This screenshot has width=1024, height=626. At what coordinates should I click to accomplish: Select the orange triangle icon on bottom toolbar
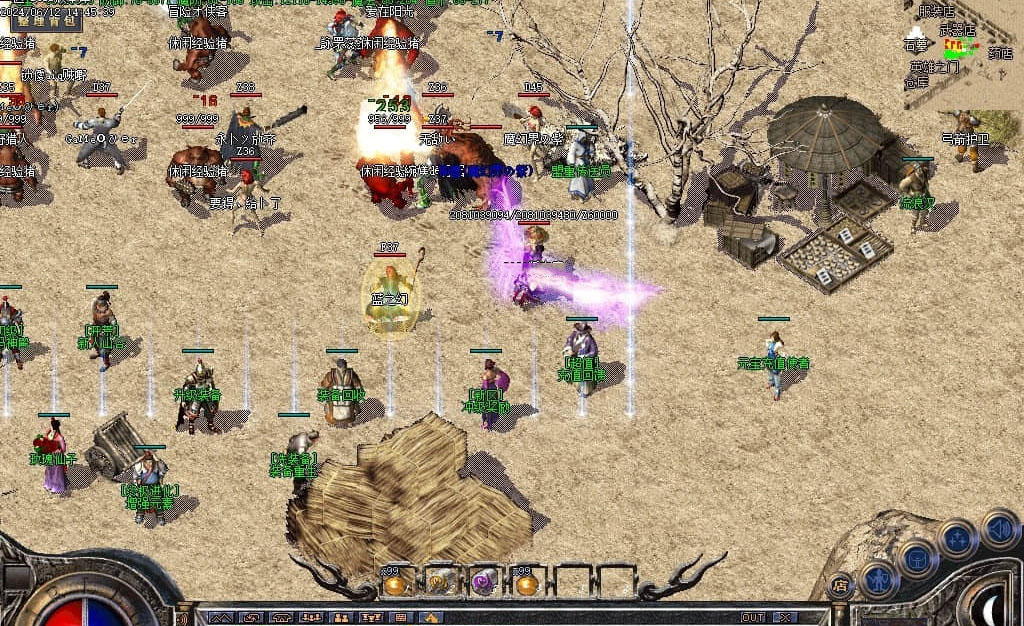click(x=431, y=618)
